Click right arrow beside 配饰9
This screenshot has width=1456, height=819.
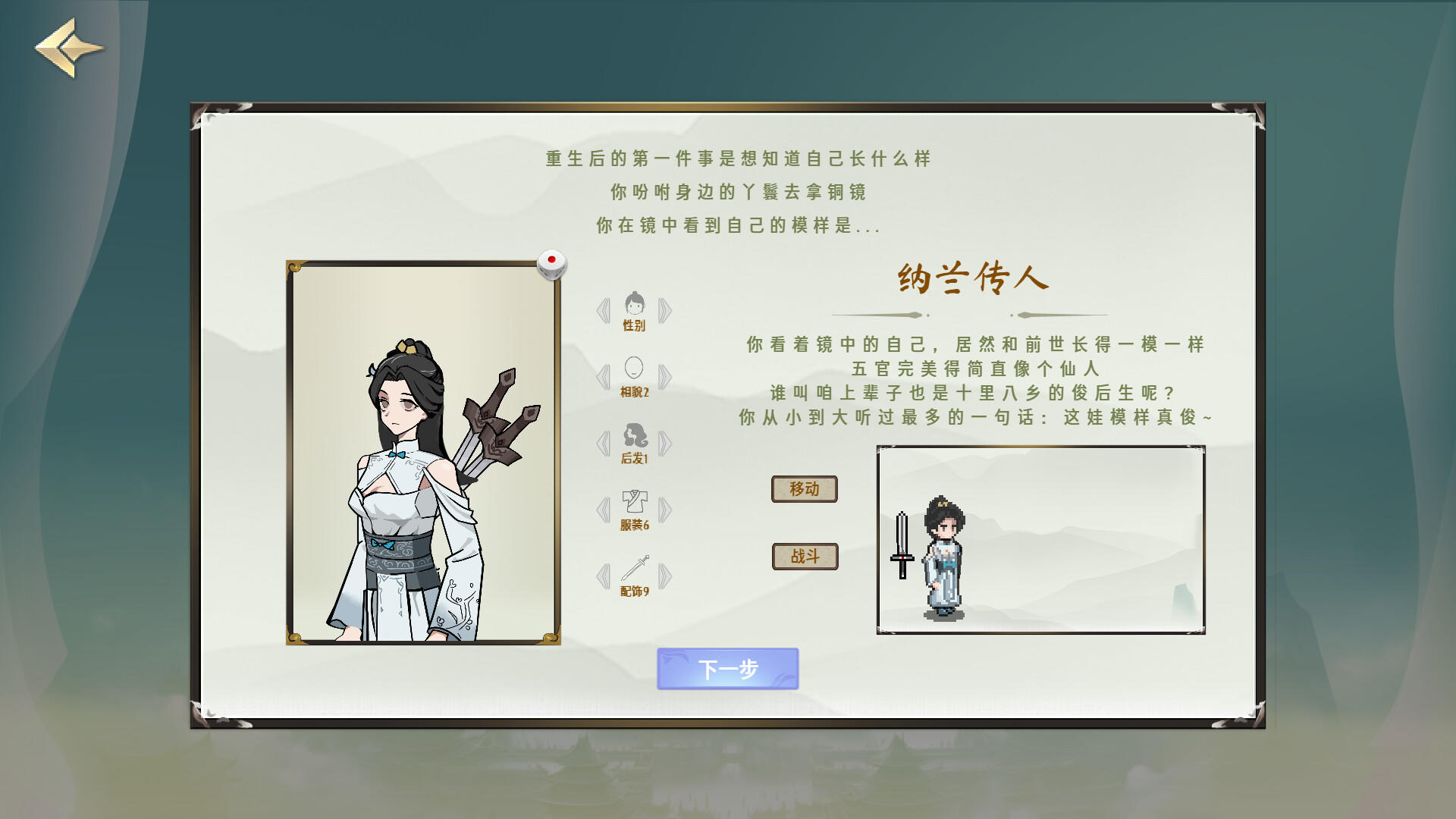[665, 575]
